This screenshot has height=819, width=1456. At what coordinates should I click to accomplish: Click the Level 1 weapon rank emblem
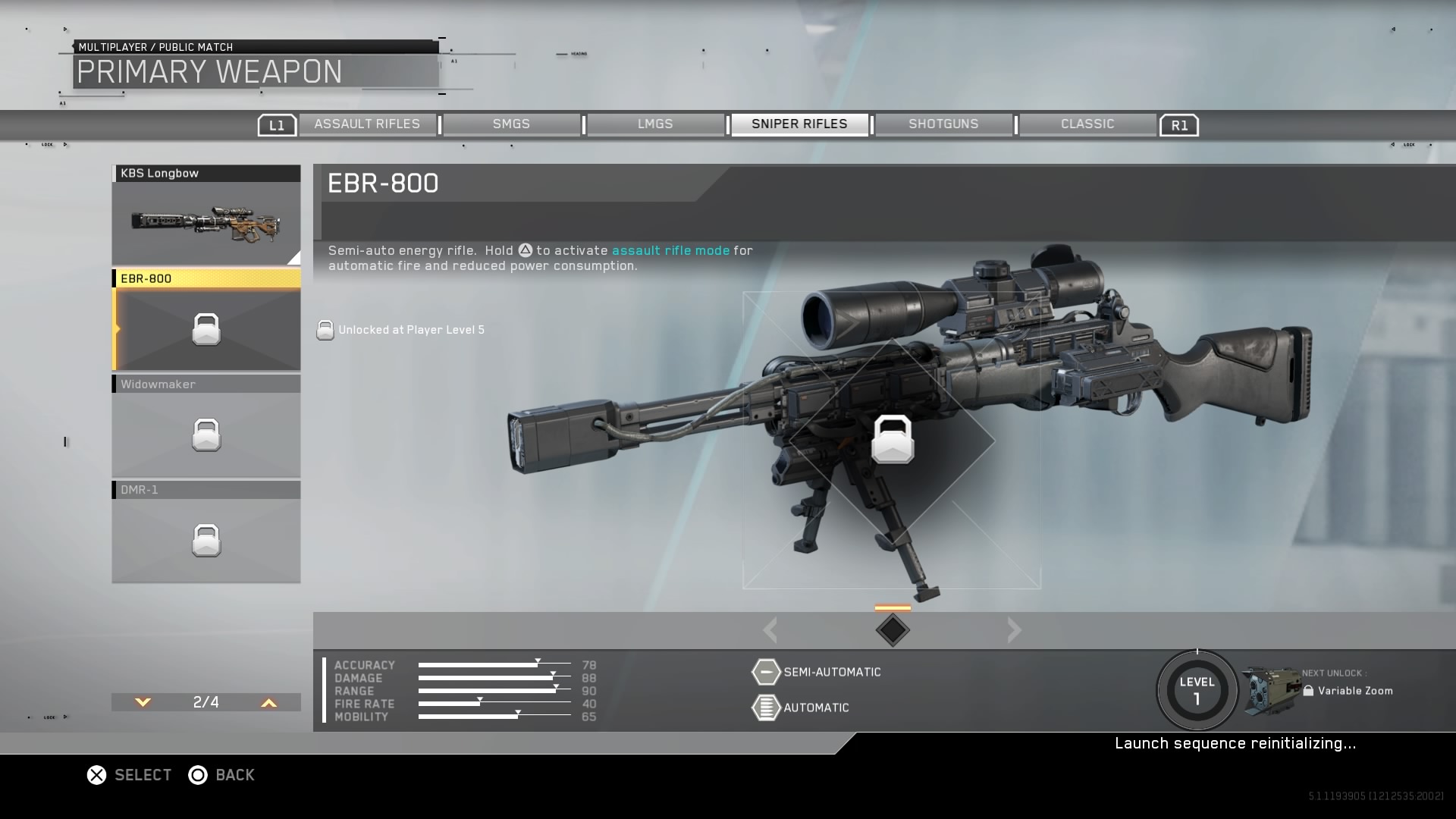[x=1197, y=689]
